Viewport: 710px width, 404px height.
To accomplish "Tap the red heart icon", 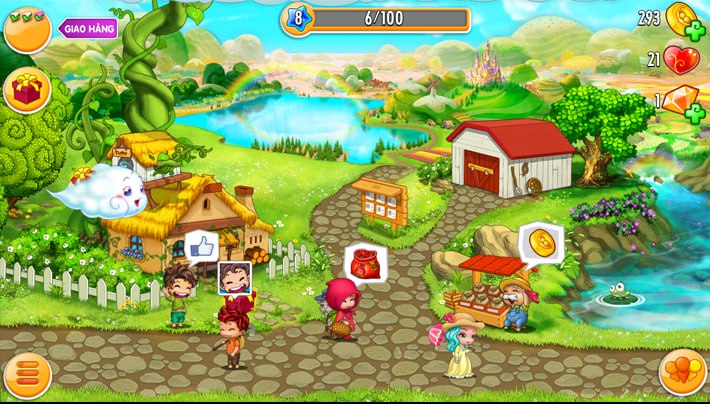I will [x=681, y=60].
